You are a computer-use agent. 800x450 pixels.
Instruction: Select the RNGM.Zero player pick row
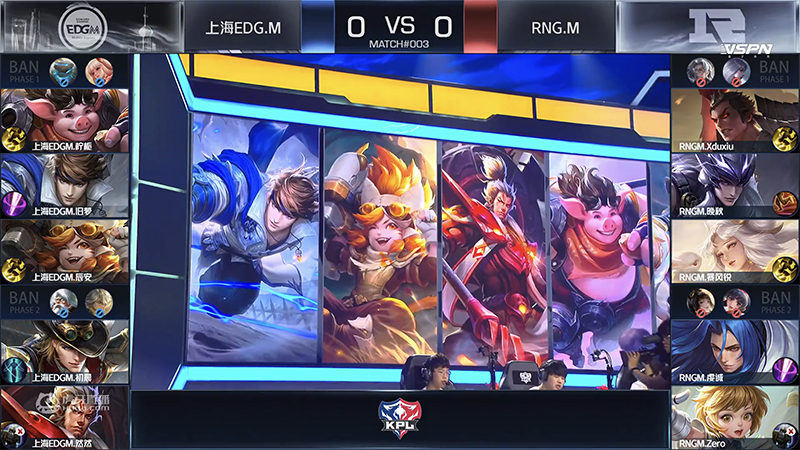tap(734, 418)
